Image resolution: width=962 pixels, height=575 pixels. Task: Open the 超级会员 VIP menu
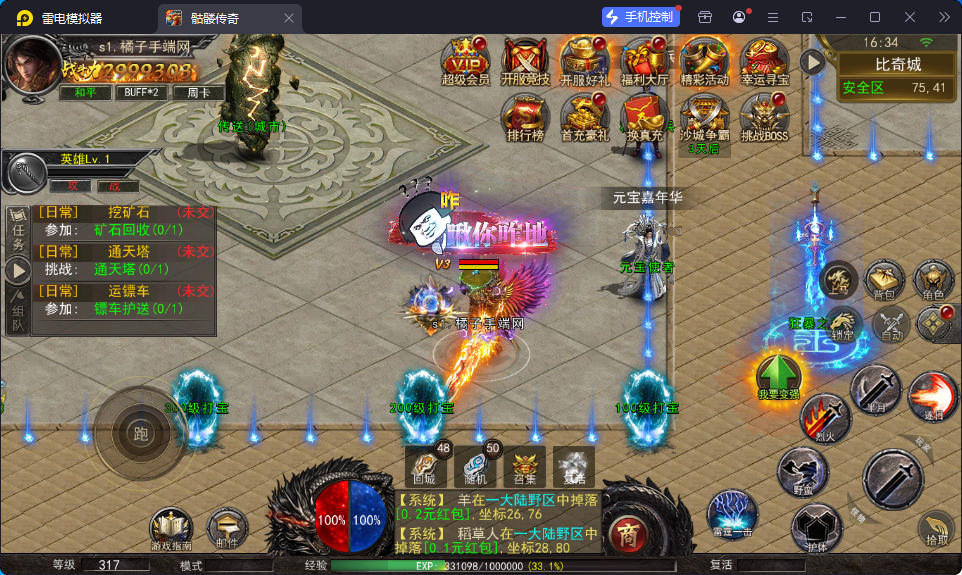point(465,61)
